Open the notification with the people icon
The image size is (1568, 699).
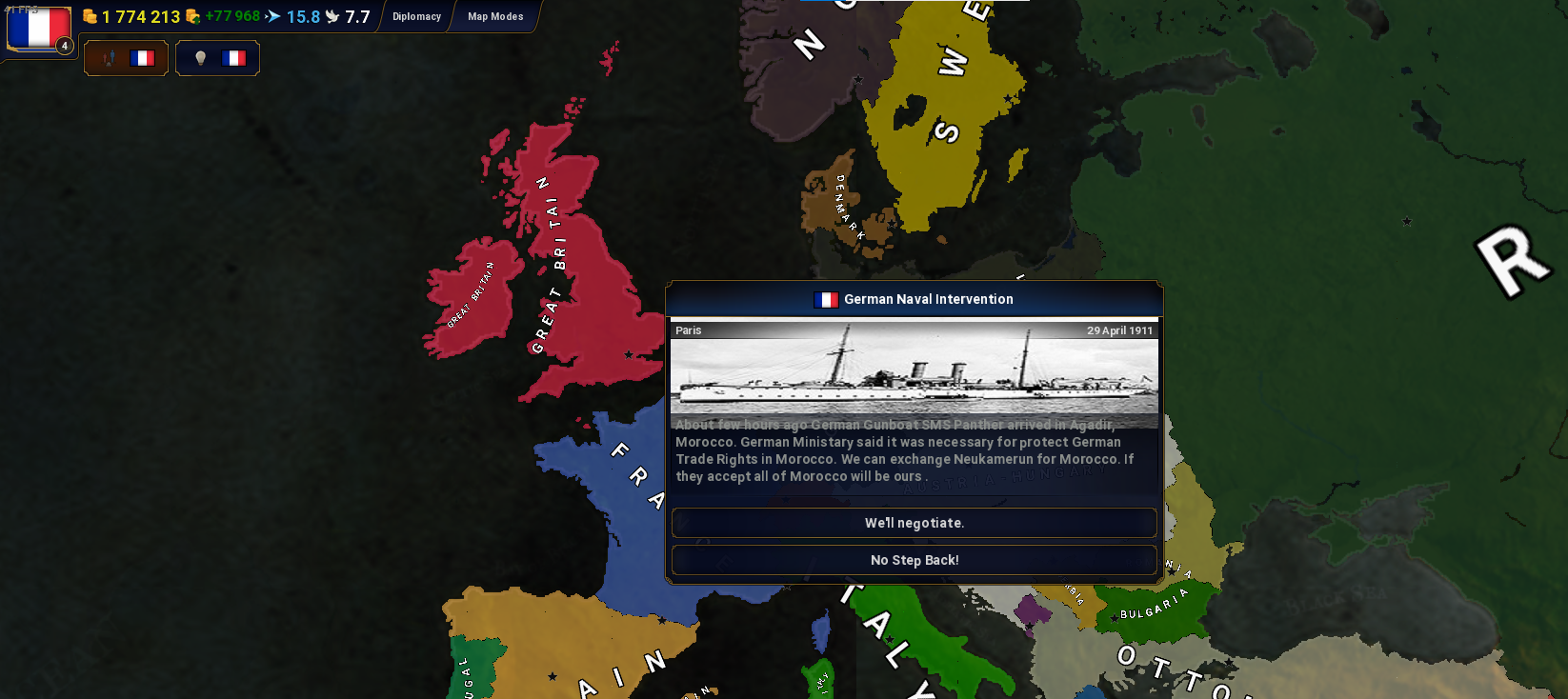pos(126,58)
